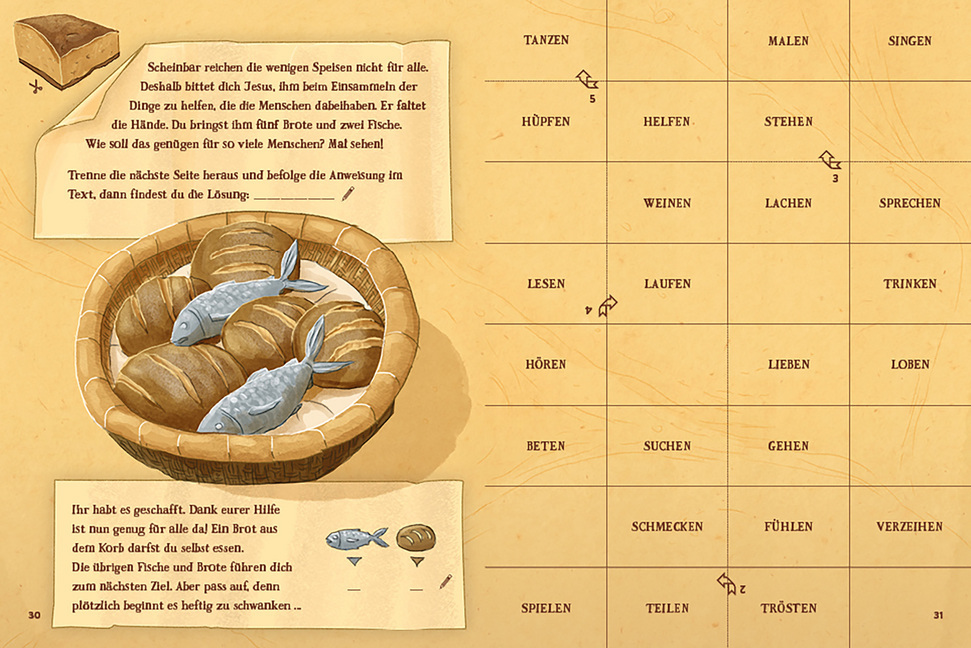The width and height of the screenshot is (971, 648).
Task: Select the WEINEN word tile
Action: point(667,203)
